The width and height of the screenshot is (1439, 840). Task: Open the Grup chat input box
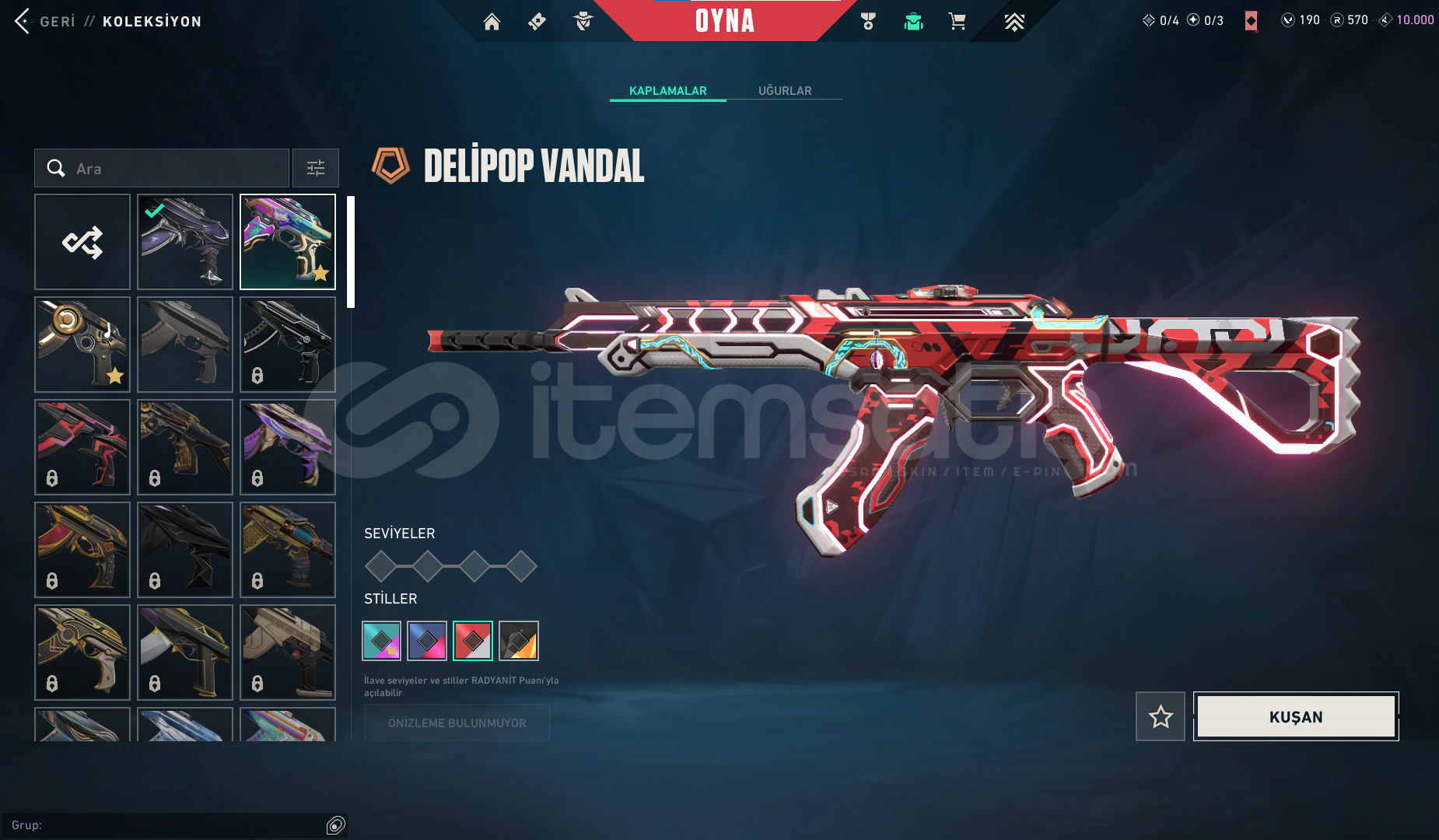point(167,825)
